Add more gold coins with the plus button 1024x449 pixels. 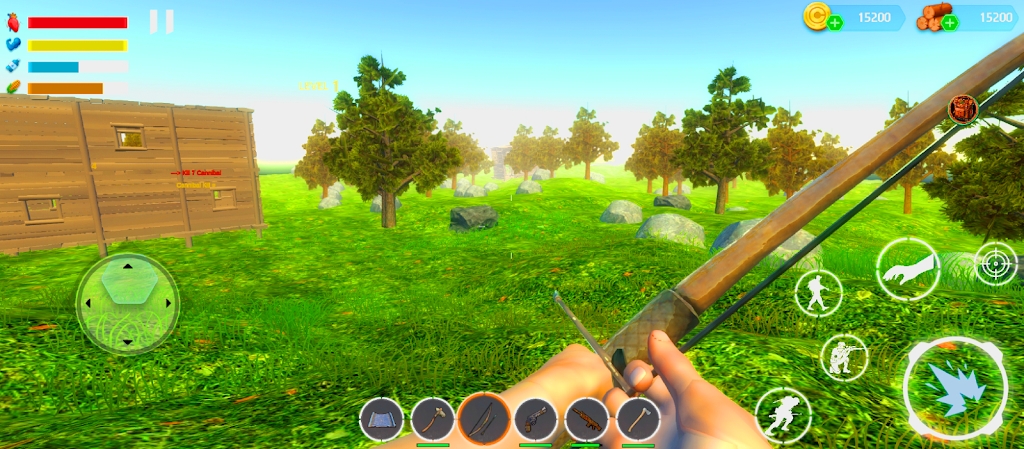835,22
